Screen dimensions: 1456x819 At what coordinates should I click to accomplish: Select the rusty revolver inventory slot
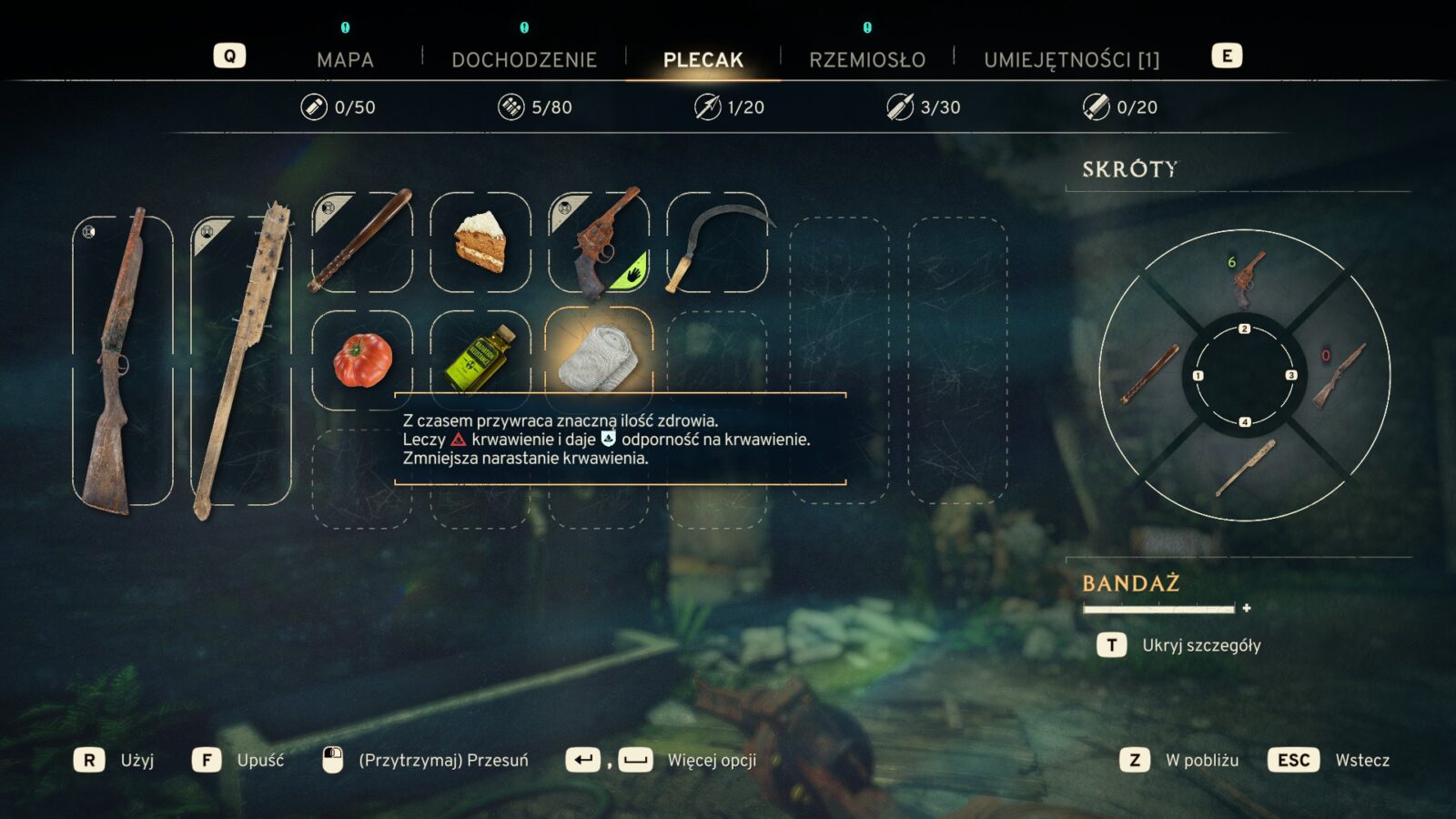coord(599,242)
